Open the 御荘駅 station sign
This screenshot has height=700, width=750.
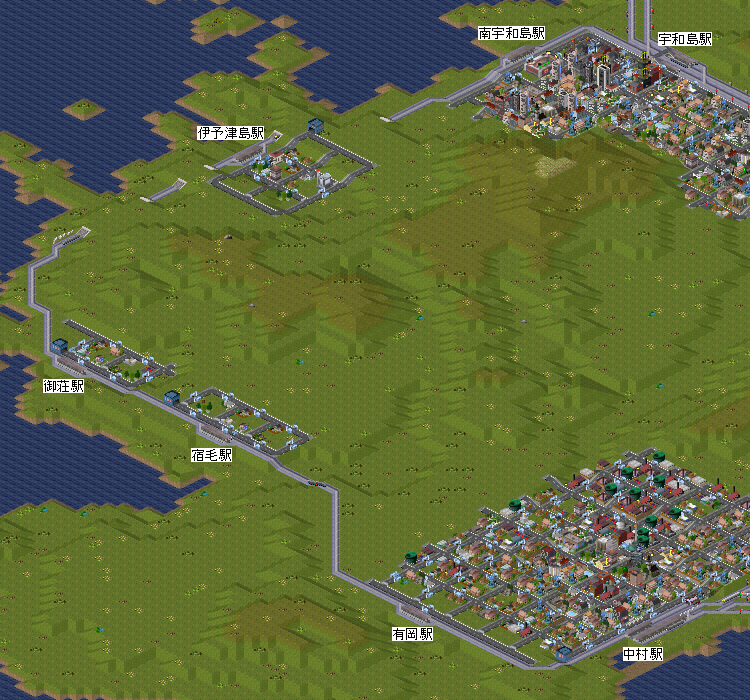[63, 385]
